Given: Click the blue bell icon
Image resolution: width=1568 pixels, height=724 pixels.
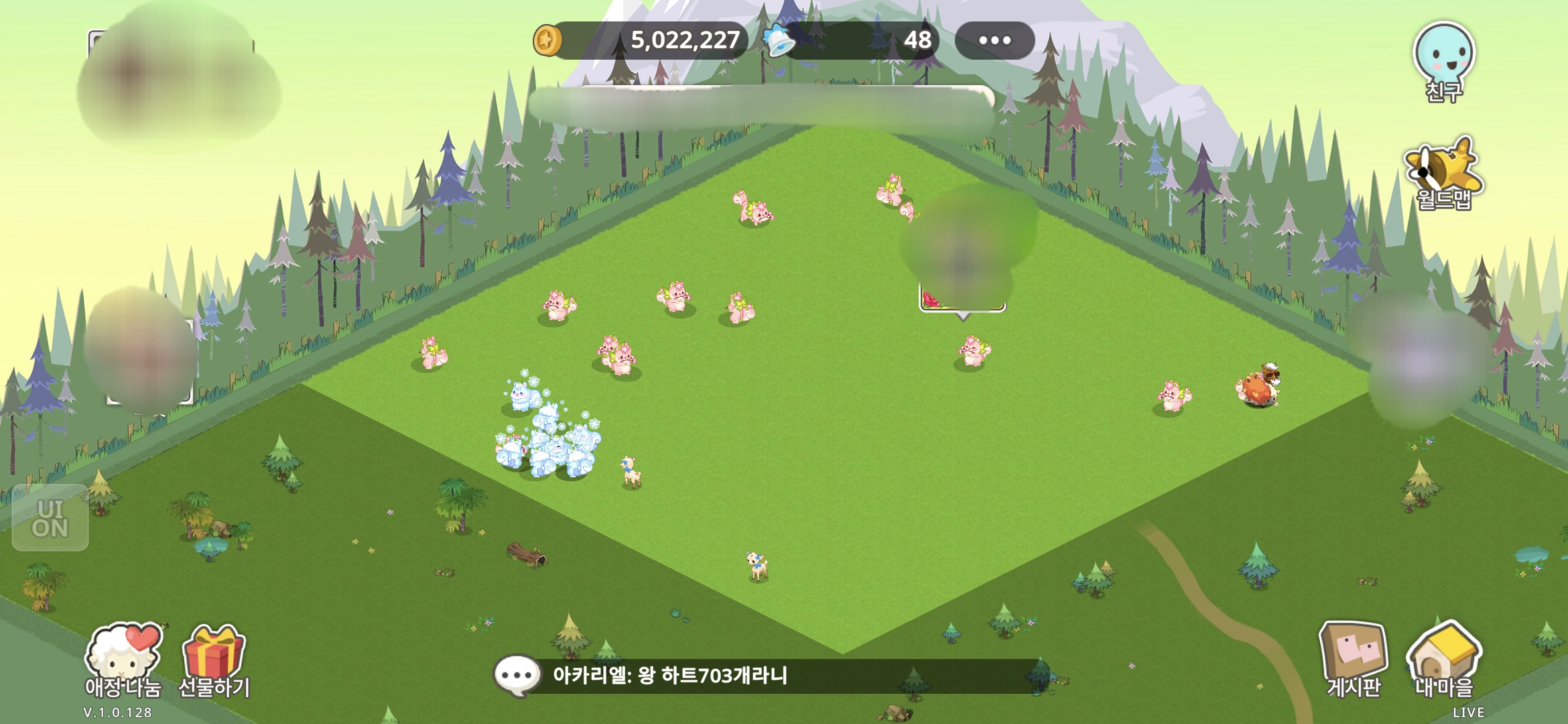Looking at the screenshot, I should pos(779,40).
